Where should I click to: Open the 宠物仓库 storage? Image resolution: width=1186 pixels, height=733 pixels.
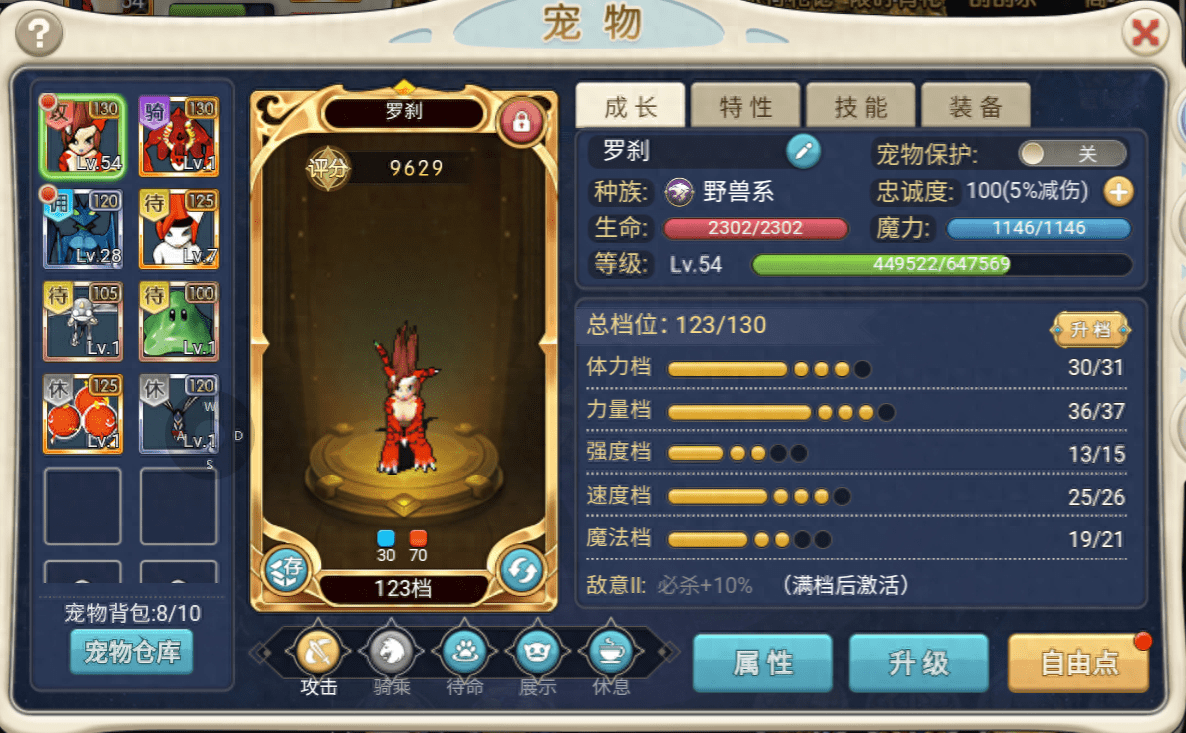[131, 653]
